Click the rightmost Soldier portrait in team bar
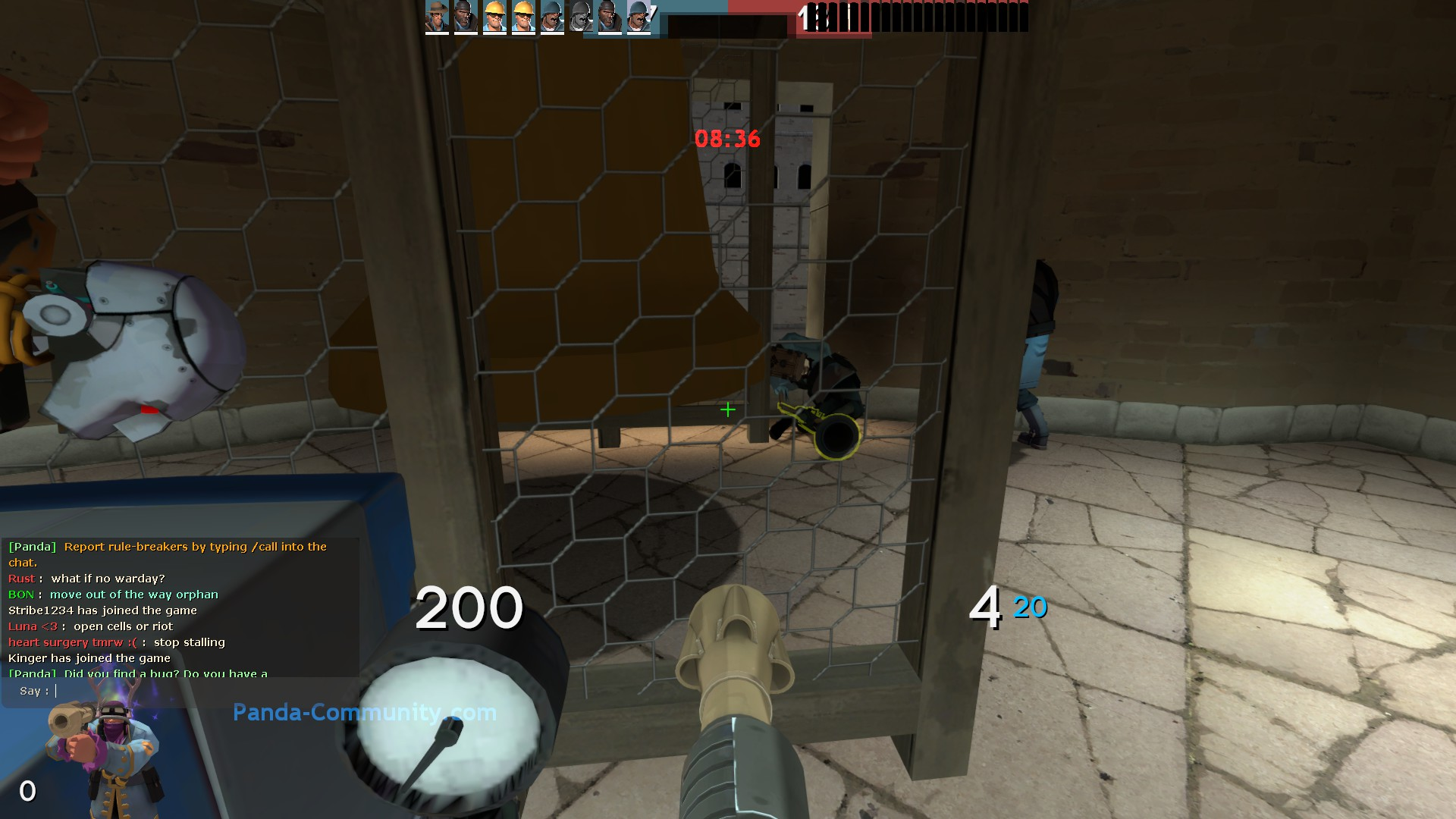 [638, 17]
